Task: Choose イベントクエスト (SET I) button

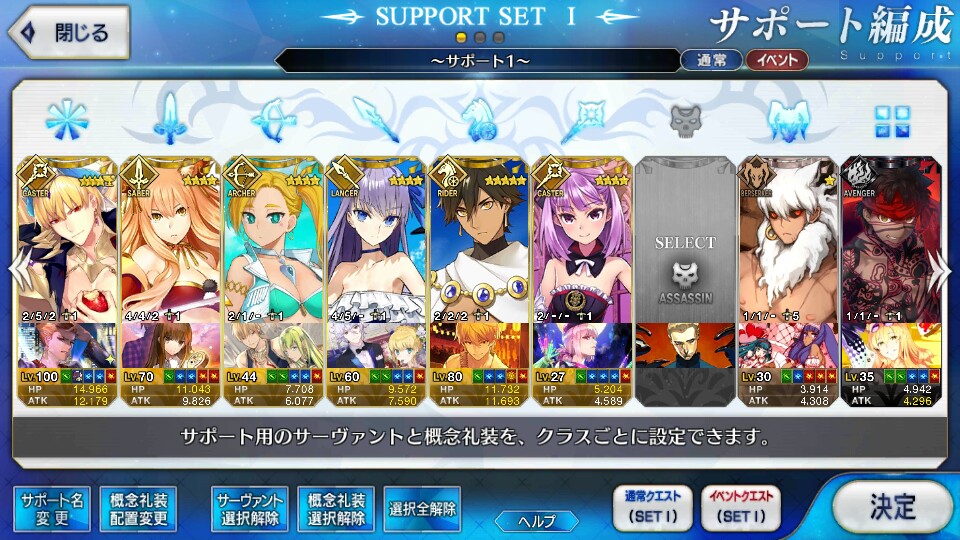Action: [741, 508]
